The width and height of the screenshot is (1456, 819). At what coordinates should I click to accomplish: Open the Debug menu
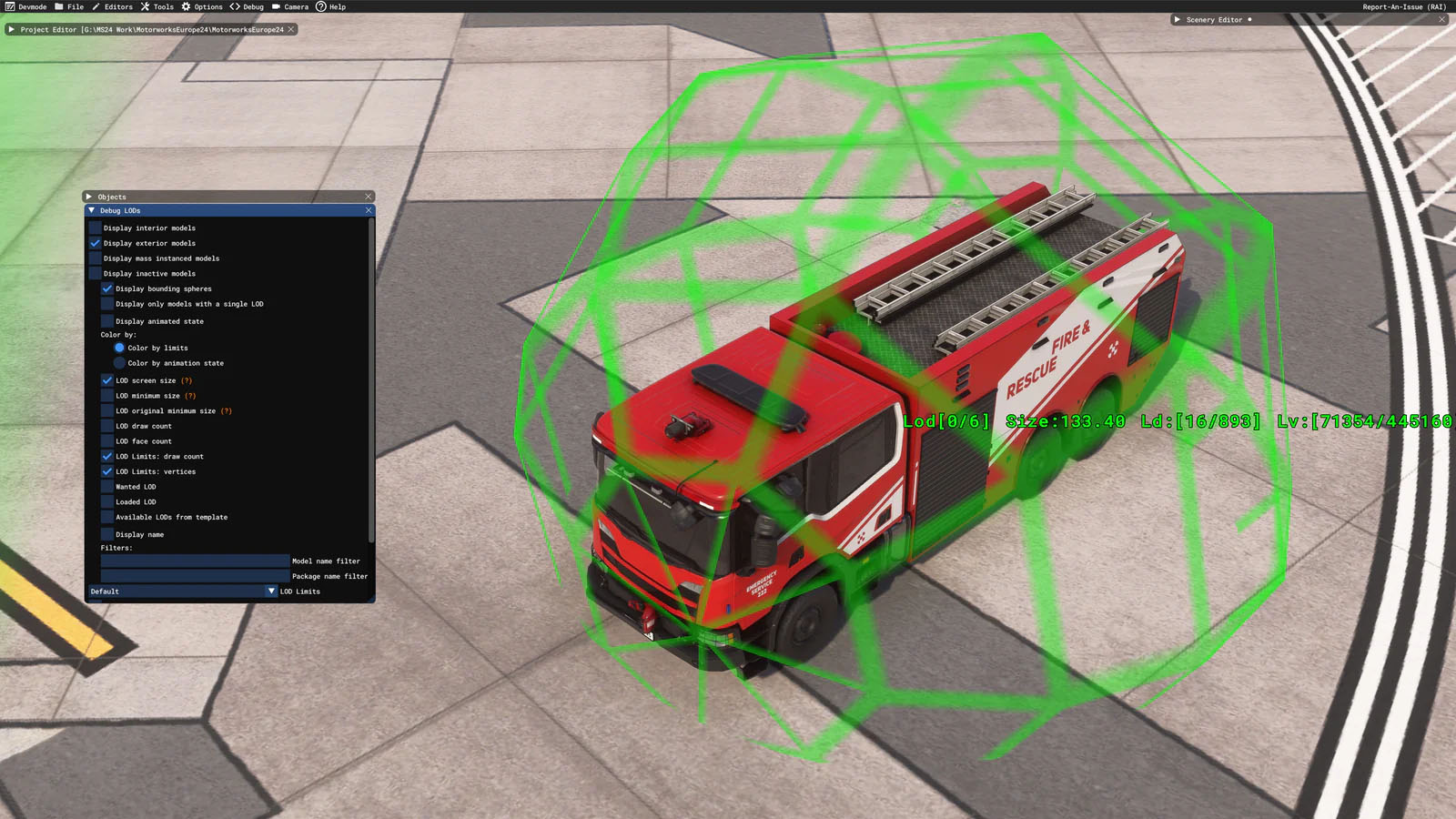click(247, 6)
